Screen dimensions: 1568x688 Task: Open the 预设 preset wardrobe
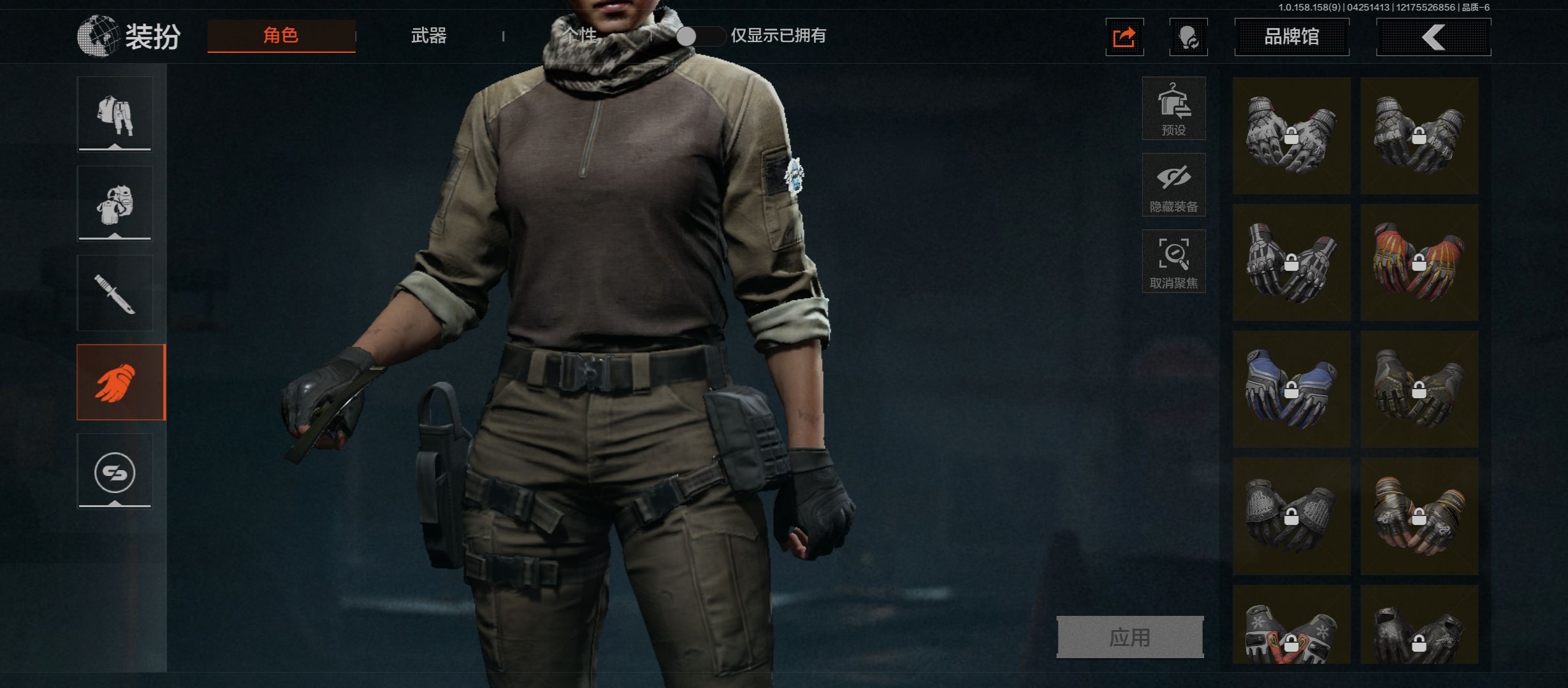(x=1173, y=109)
